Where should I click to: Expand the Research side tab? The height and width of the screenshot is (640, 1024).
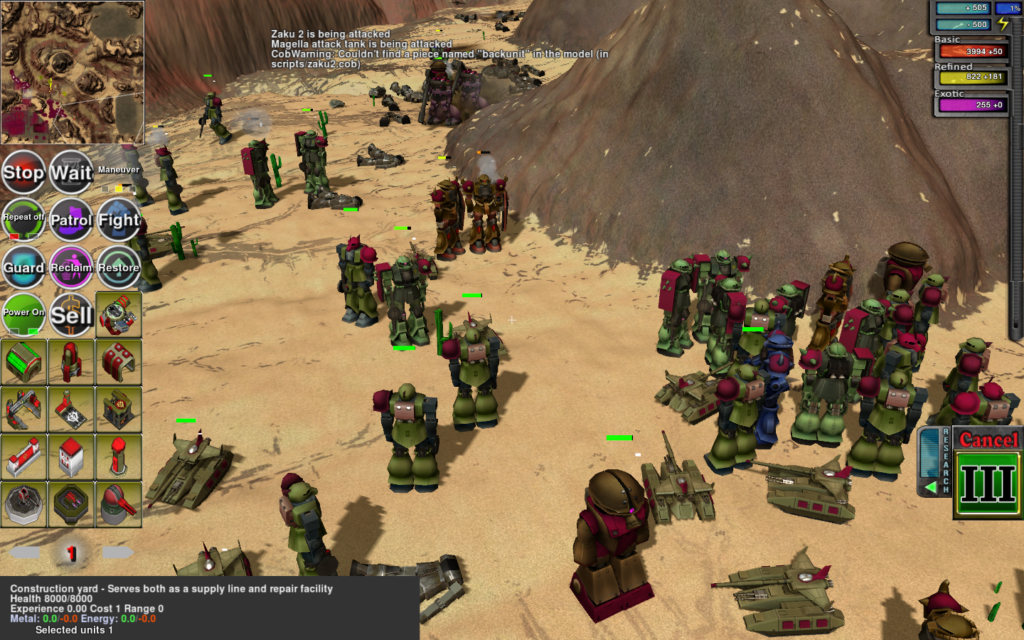pos(931,462)
